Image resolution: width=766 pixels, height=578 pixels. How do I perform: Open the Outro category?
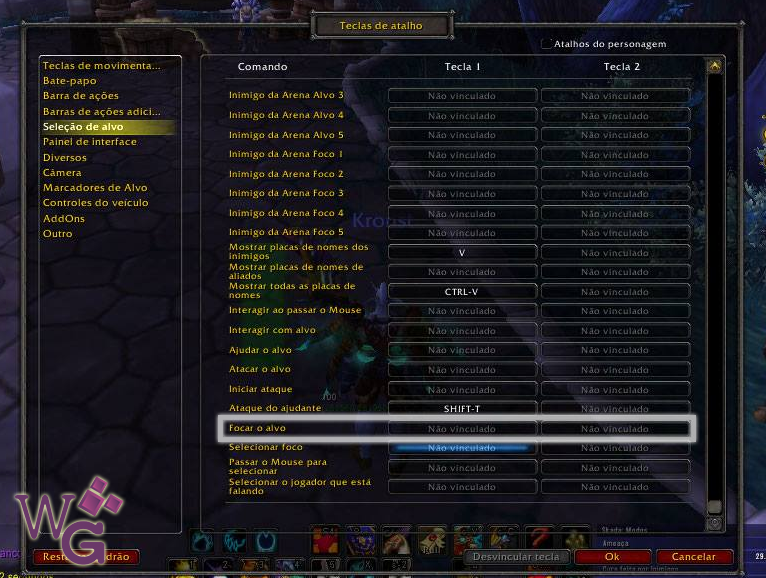[x=58, y=234]
